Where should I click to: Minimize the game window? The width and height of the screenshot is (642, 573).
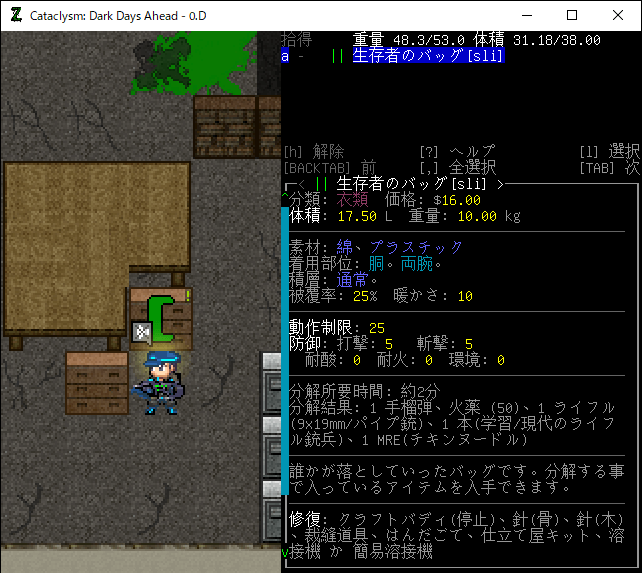(526, 15)
